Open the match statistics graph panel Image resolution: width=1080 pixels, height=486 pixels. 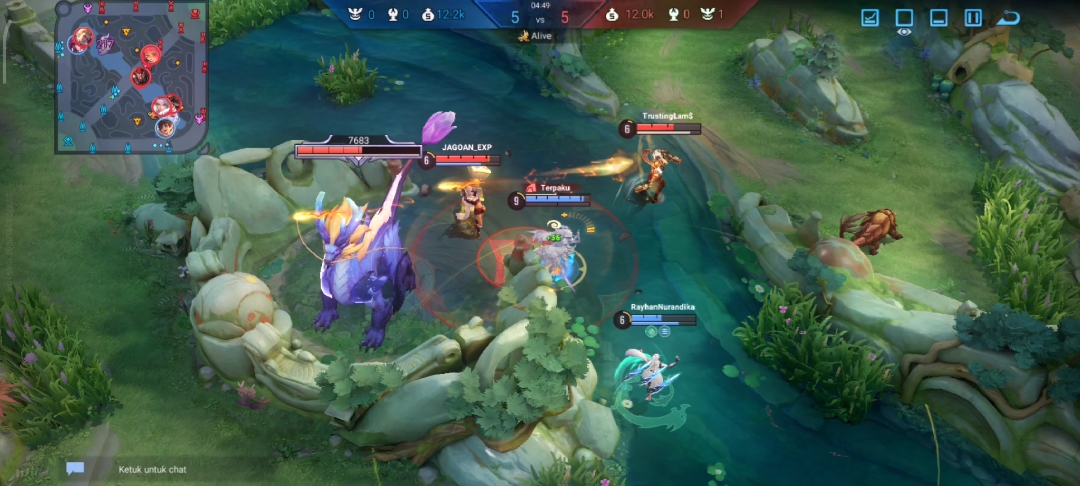870,18
